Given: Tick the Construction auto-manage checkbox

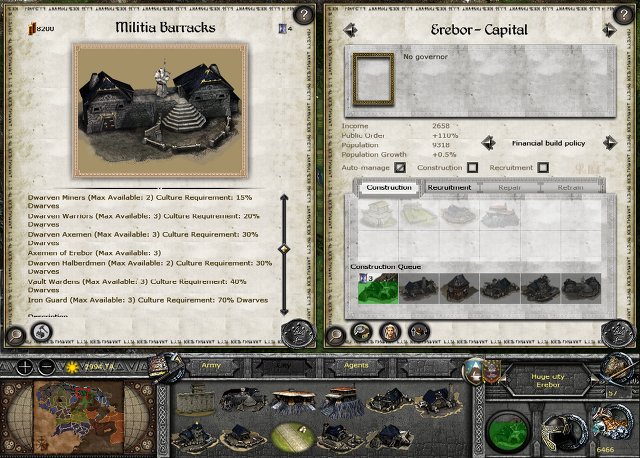Looking at the screenshot, I should click(x=472, y=167).
